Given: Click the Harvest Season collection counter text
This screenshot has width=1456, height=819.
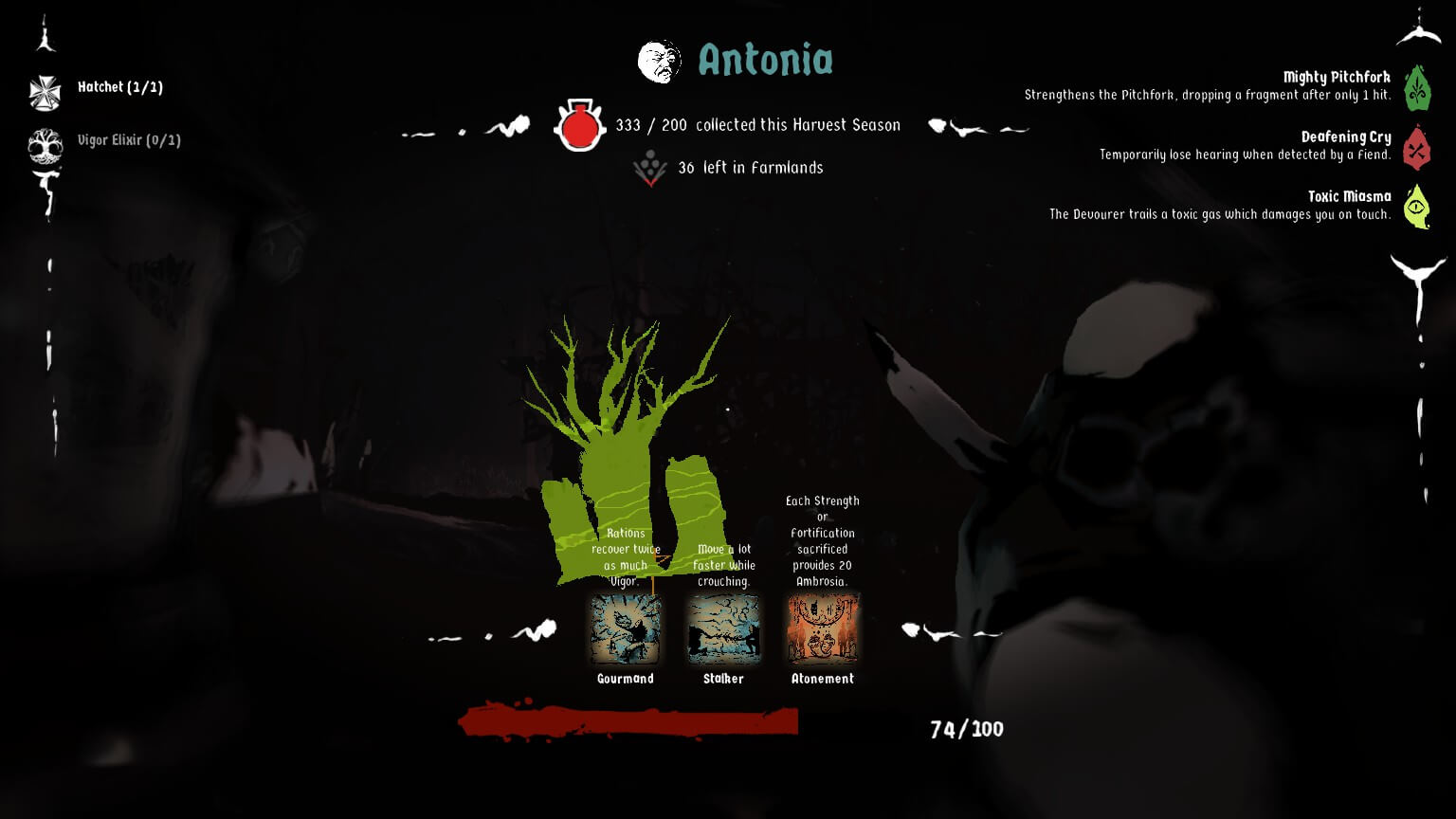Looking at the screenshot, I should coord(758,124).
